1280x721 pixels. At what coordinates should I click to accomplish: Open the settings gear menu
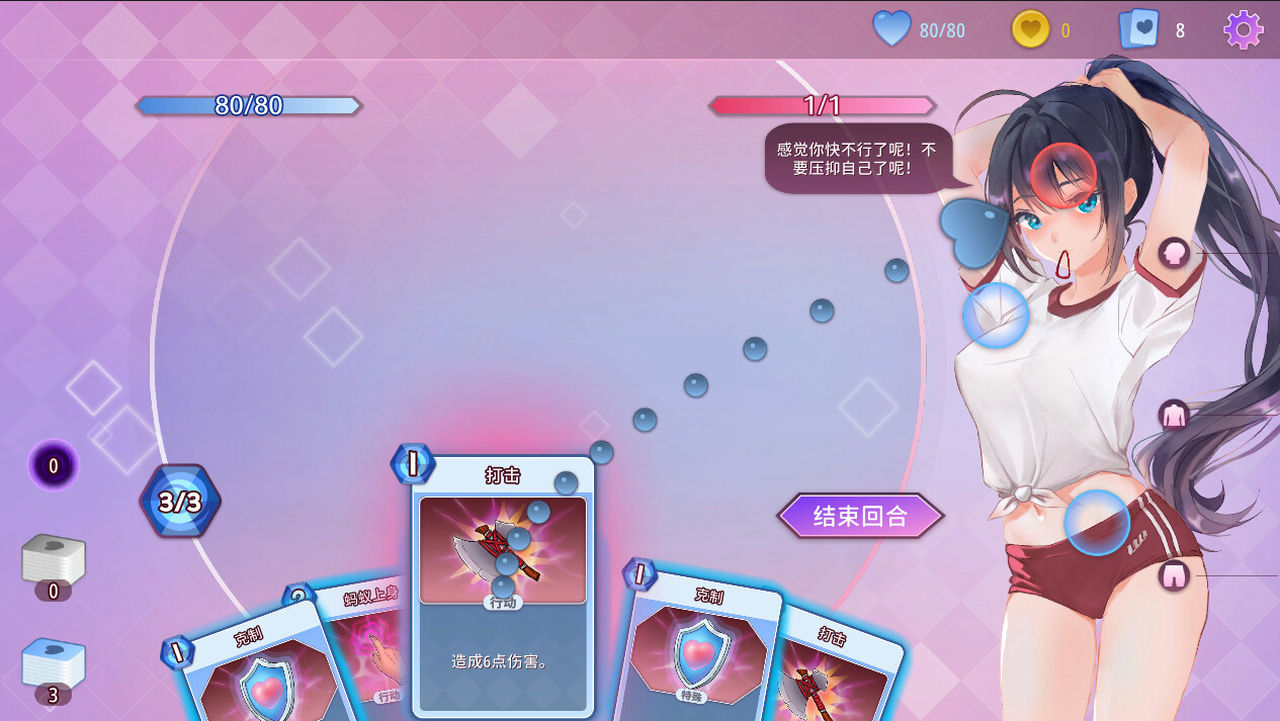1242,29
